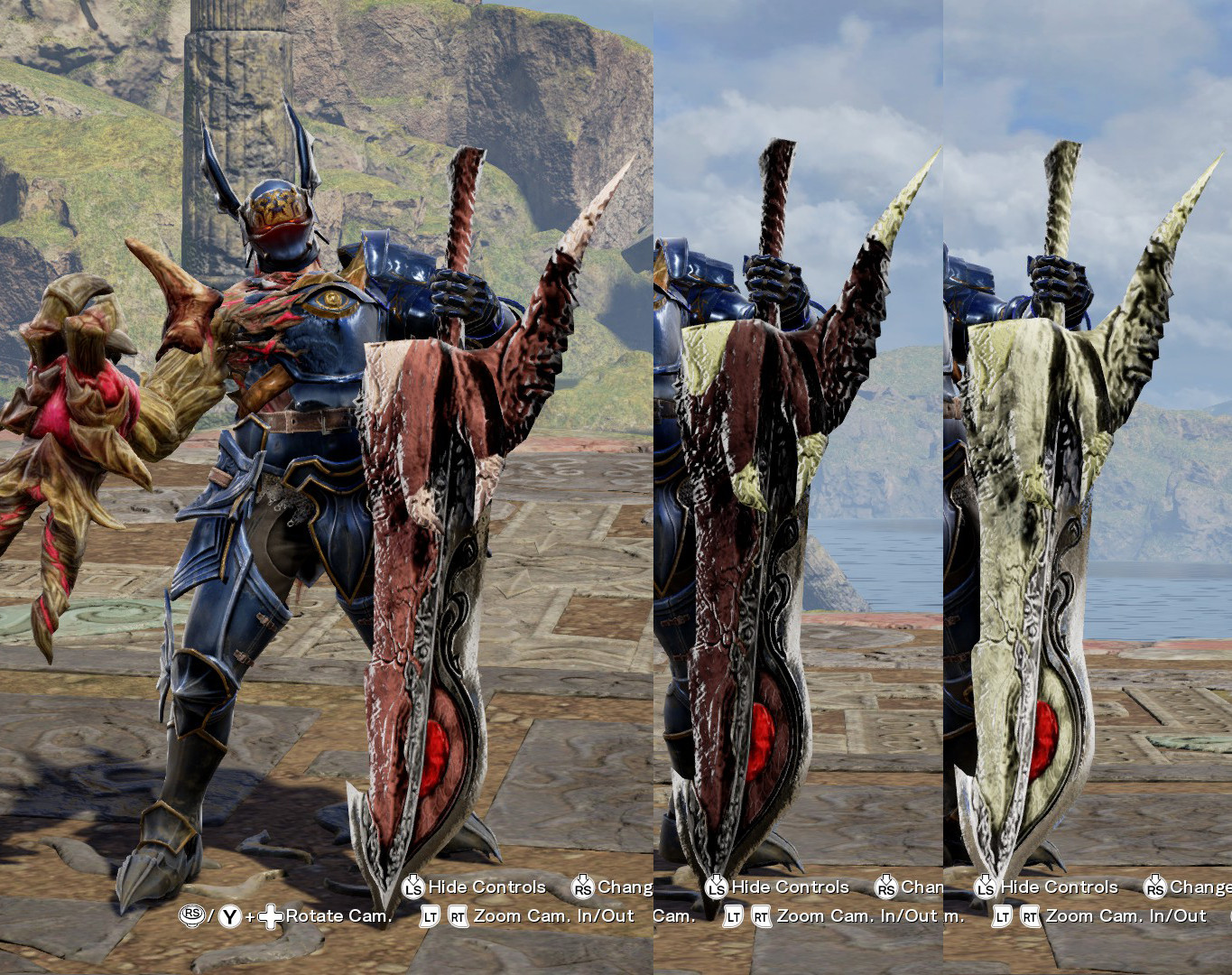Click the LS stick icon in the left panel
Screen dimensions: 1232x975
click(x=411, y=887)
